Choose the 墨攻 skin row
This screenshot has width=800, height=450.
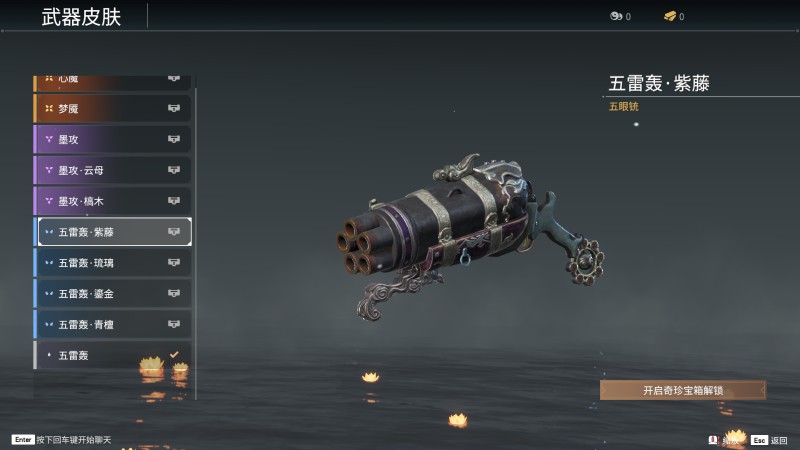pyautogui.click(x=112, y=140)
